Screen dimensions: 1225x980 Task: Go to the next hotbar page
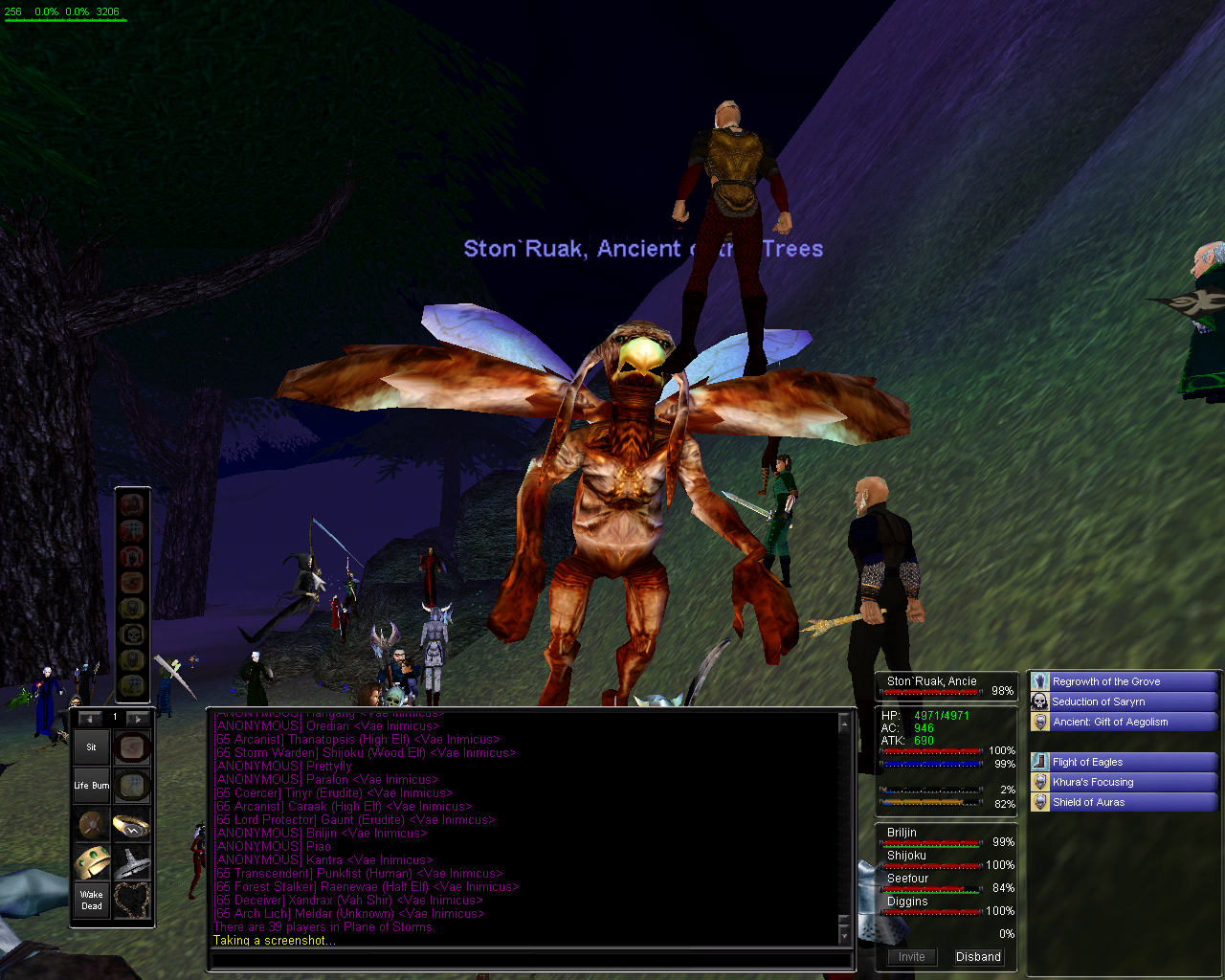click(x=137, y=718)
